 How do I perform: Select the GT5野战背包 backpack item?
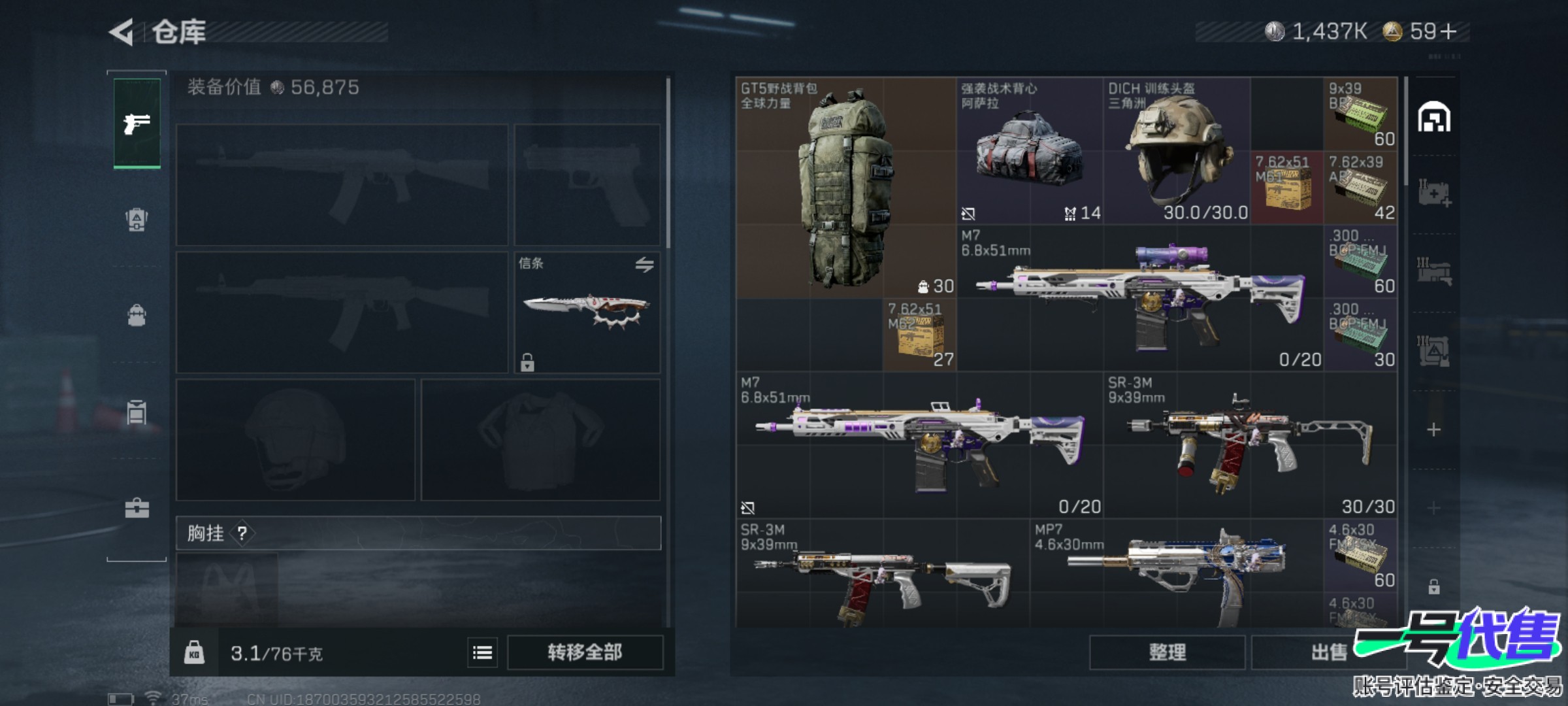click(845, 188)
